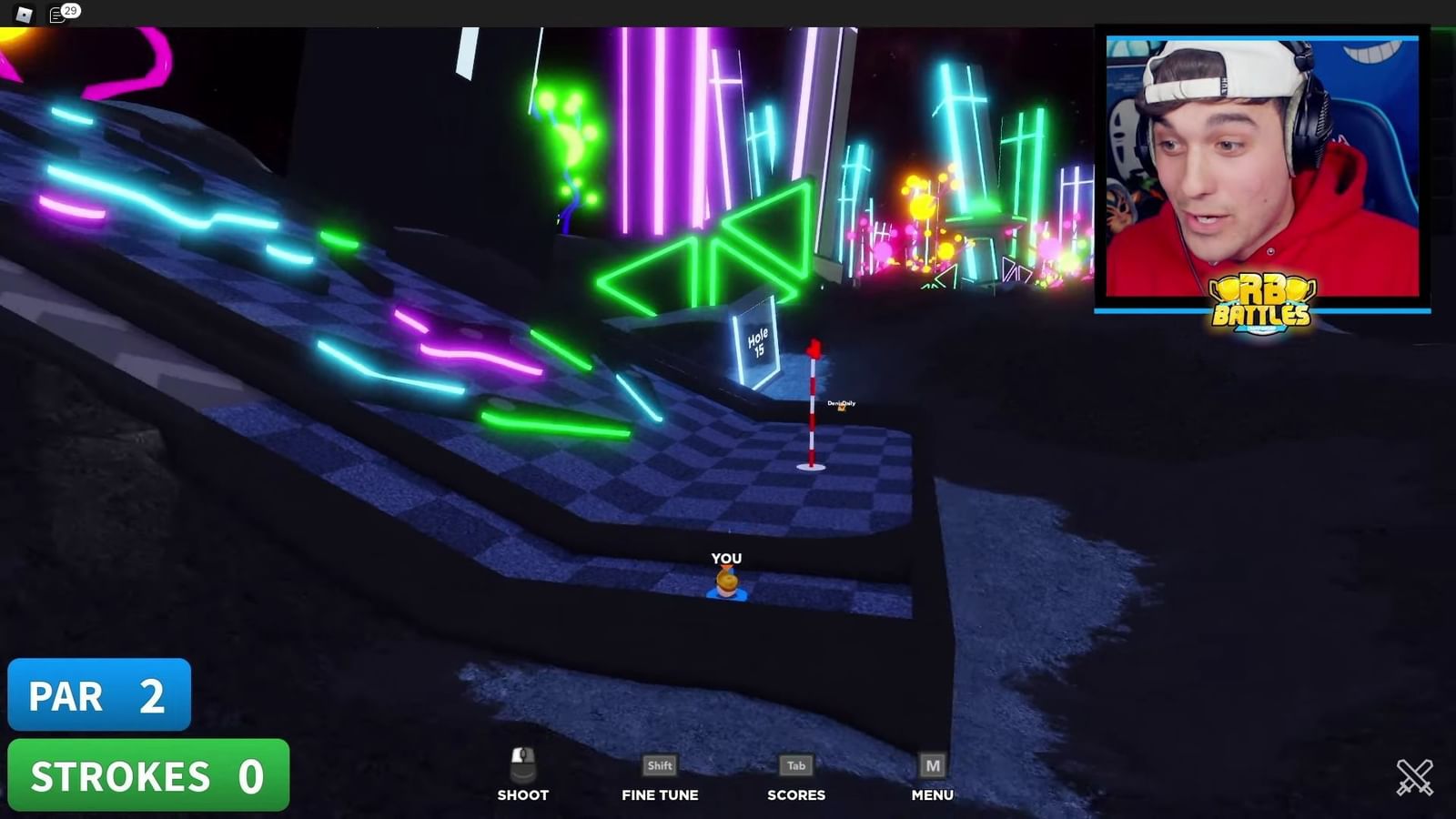Click the Tab key icon above SCORES
1456x819 pixels.
click(796, 765)
